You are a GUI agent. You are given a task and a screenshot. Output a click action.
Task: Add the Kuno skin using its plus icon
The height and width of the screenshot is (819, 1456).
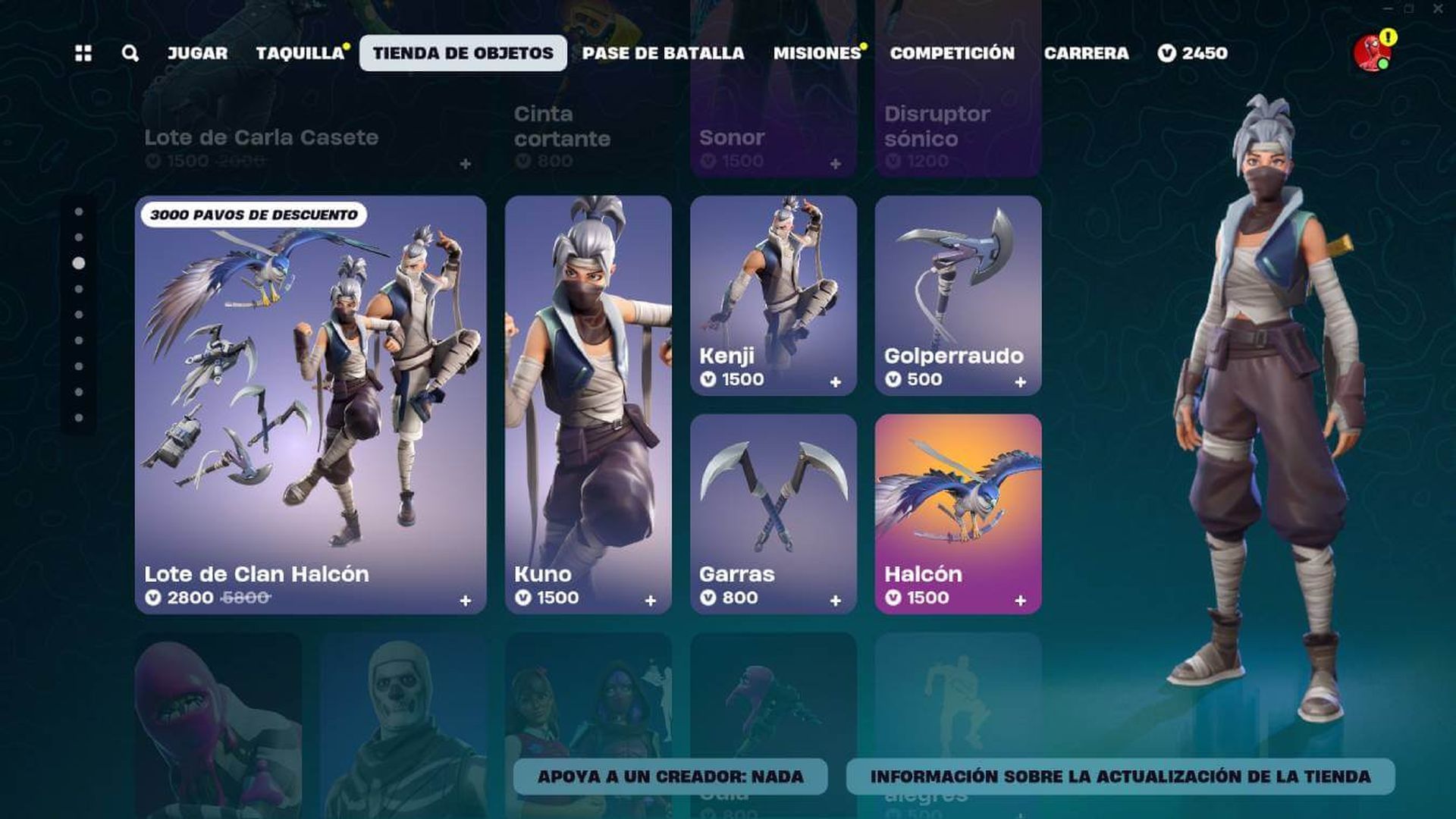tap(651, 599)
